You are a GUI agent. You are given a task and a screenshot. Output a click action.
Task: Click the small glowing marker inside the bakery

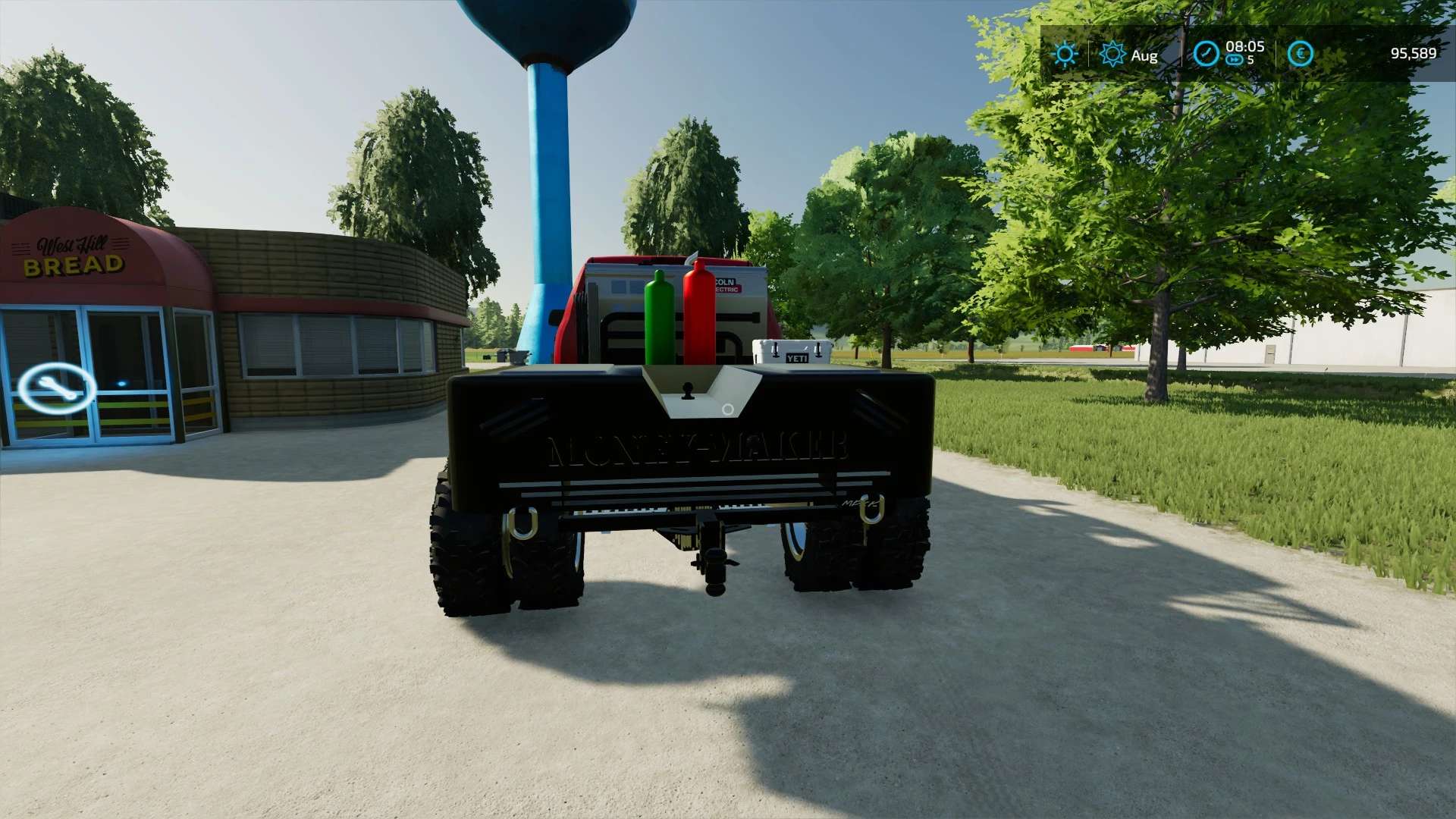coord(120,383)
